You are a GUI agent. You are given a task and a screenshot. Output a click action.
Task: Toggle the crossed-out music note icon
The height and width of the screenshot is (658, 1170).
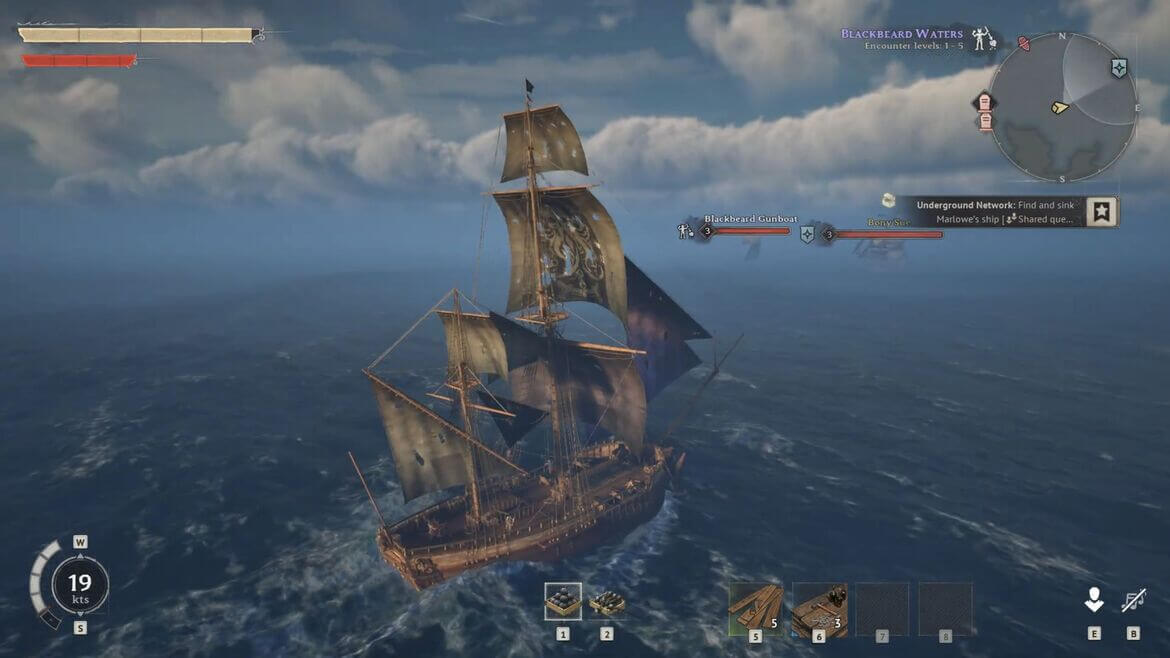pos(1133,600)
